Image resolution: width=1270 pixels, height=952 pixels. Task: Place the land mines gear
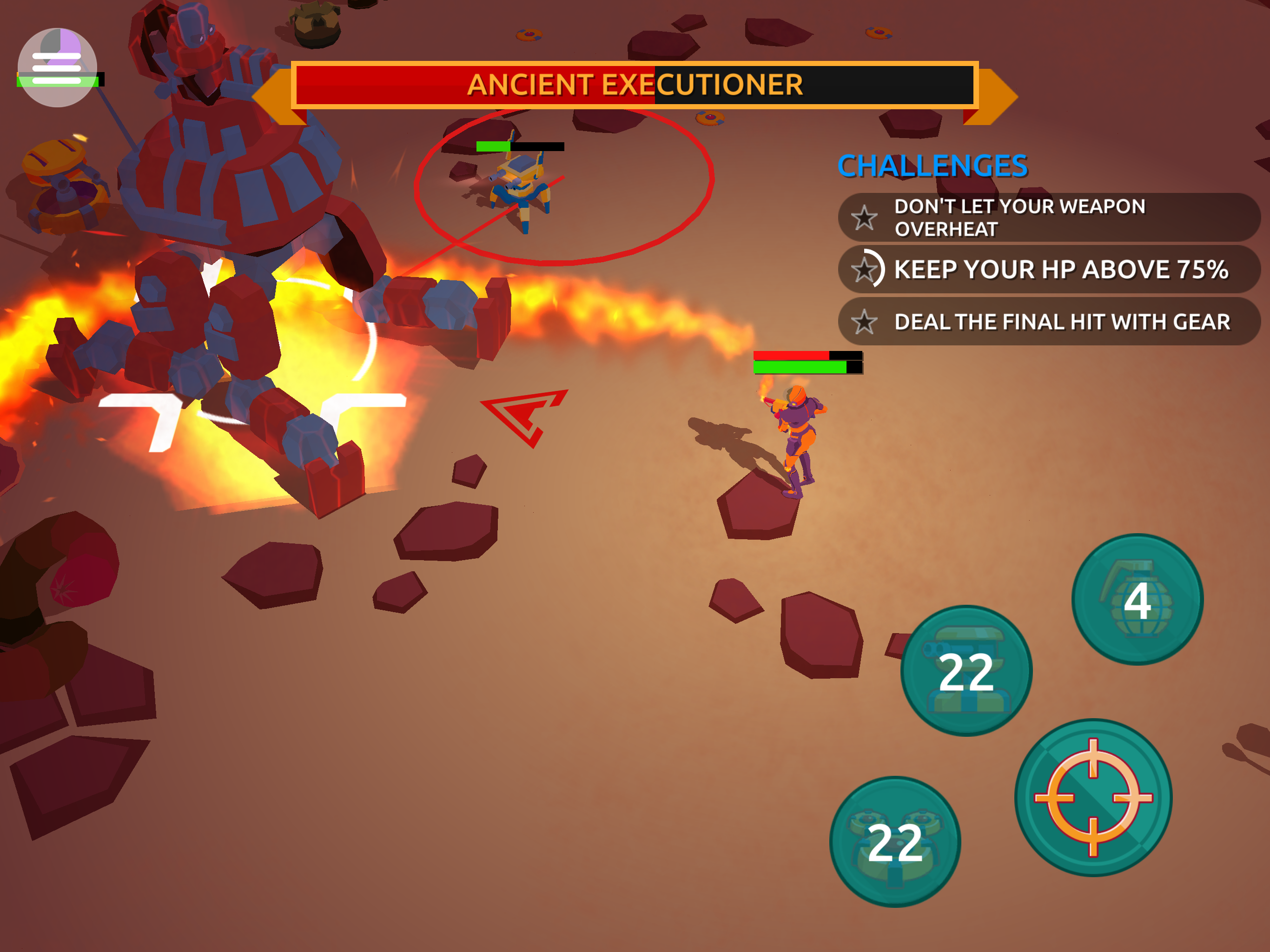[895, 842]
